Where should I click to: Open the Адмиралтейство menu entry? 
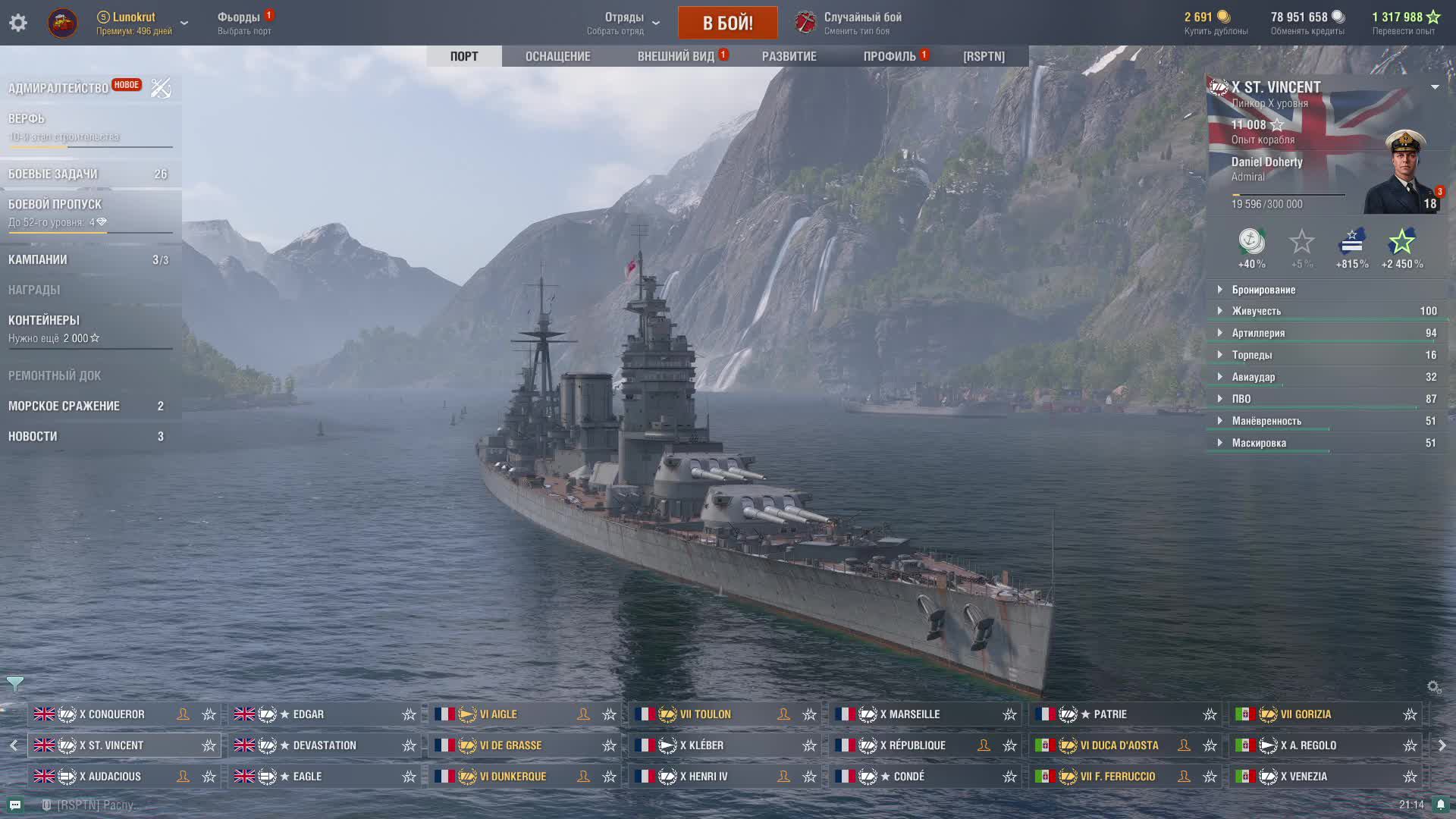click(58, 88)
